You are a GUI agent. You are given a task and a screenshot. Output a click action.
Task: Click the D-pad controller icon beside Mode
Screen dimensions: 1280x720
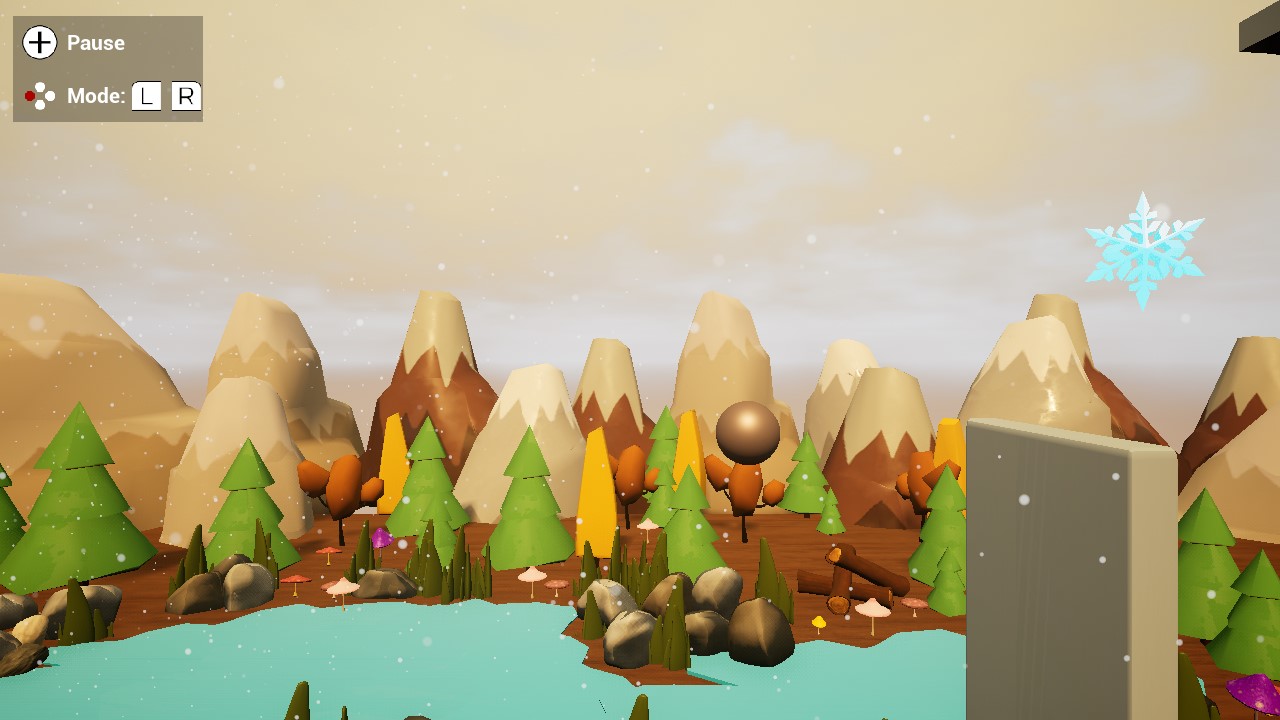38,95
